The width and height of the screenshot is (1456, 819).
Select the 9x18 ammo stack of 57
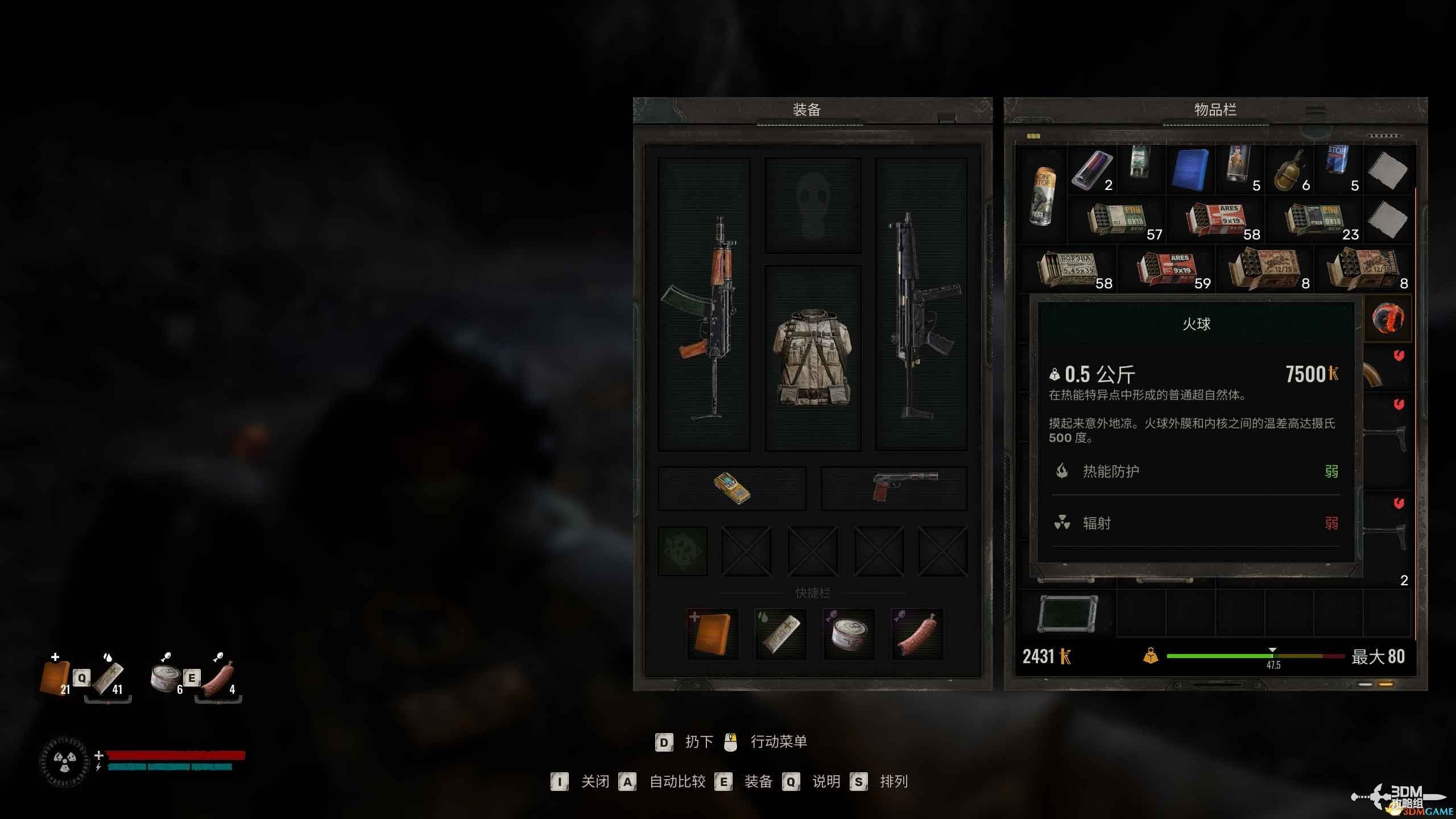1116,220
